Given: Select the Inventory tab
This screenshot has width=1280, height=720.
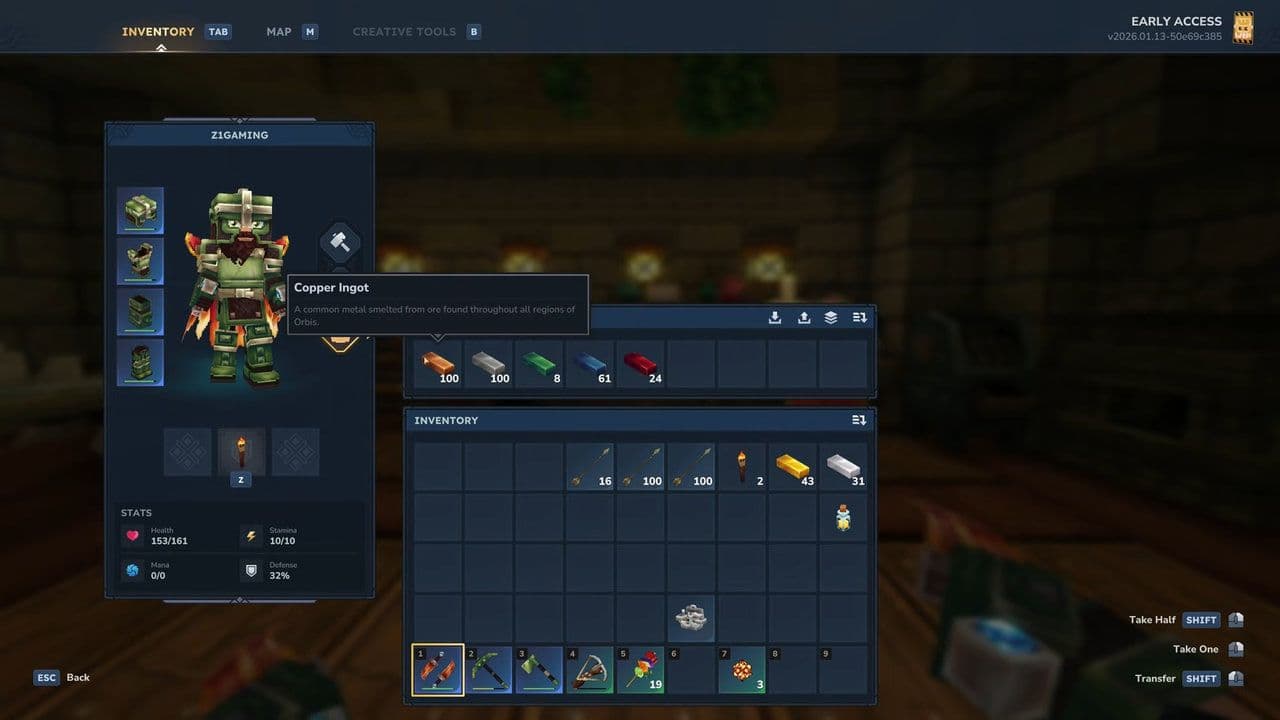Looking at the screenshot, I should [157, 31].
